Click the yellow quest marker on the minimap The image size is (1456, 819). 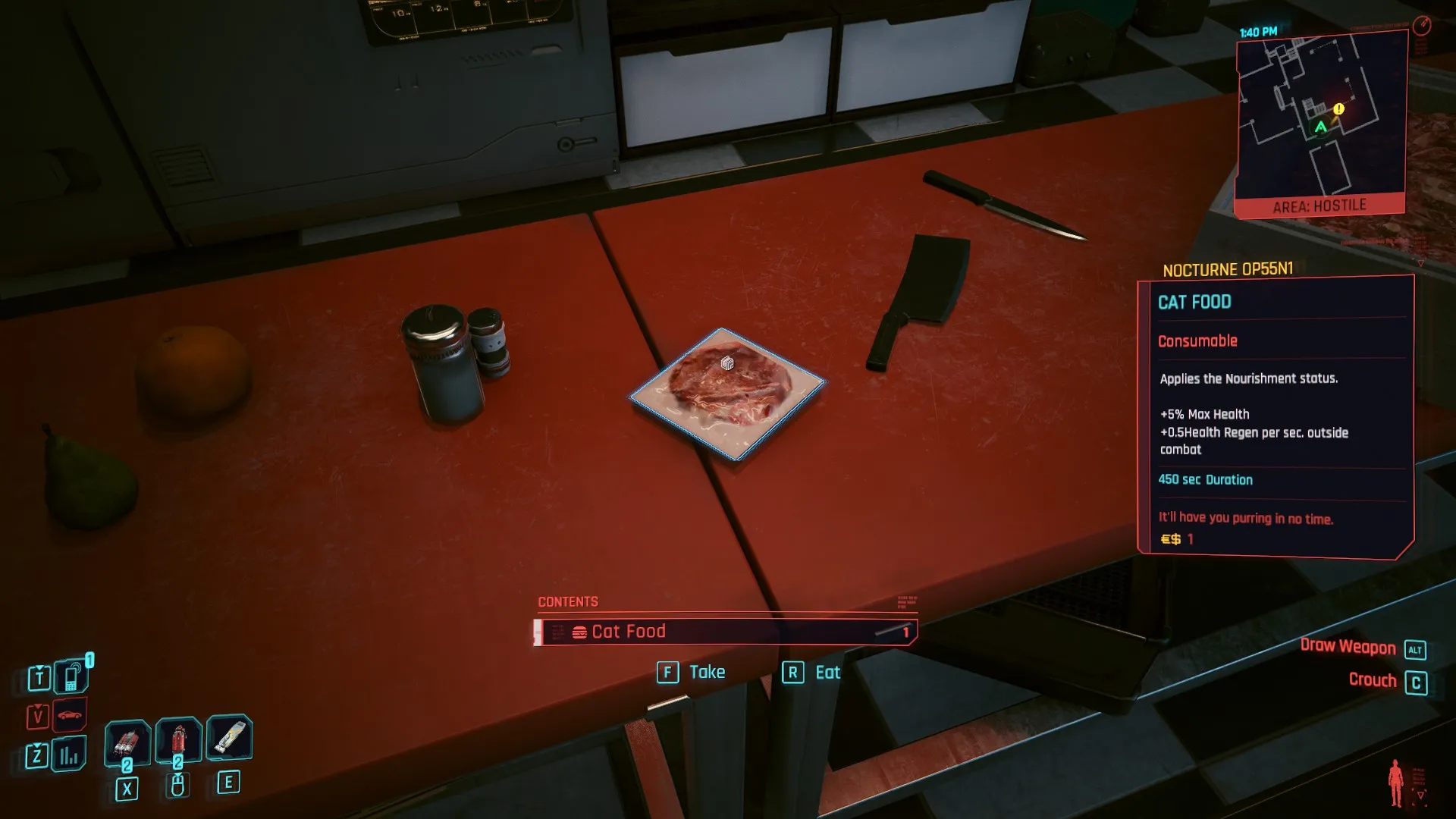click(x=1338, y=109)
